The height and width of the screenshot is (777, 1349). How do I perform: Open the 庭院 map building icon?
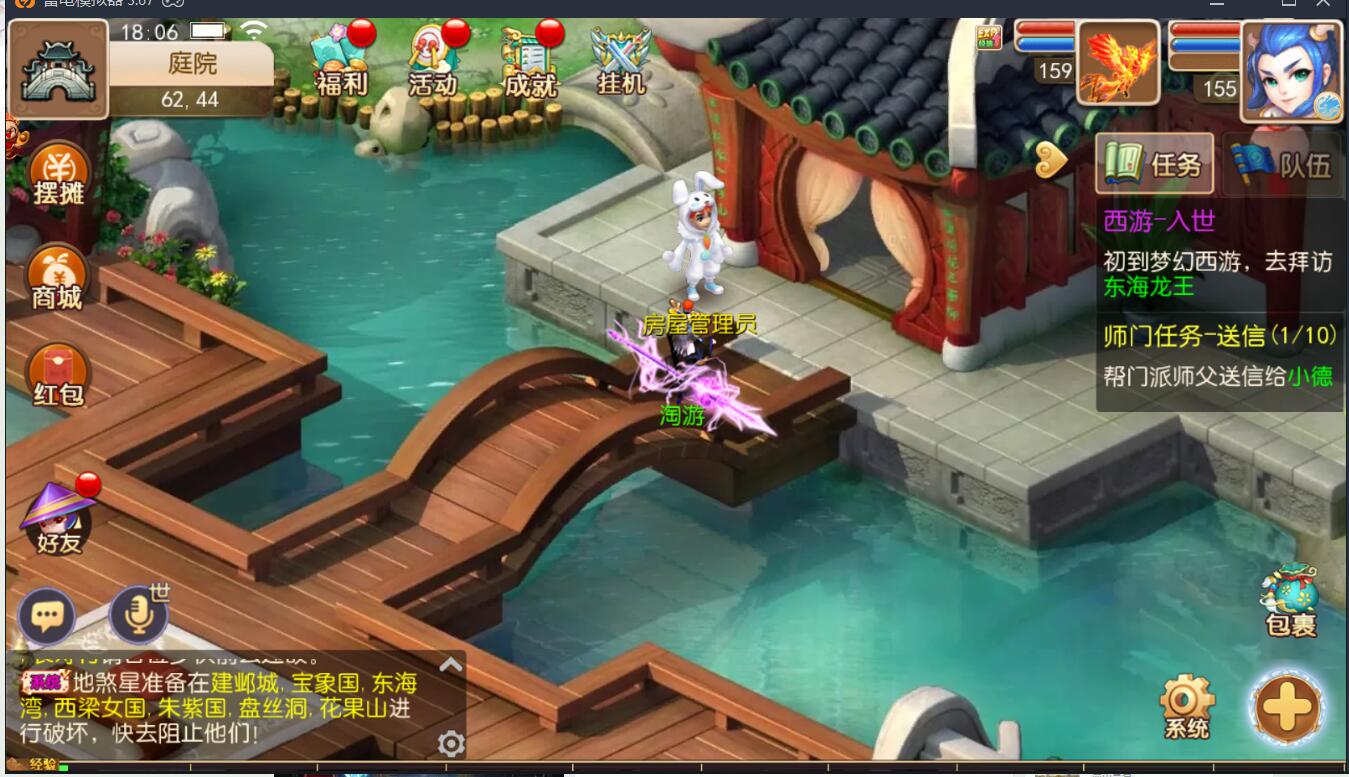pos(58,70)
